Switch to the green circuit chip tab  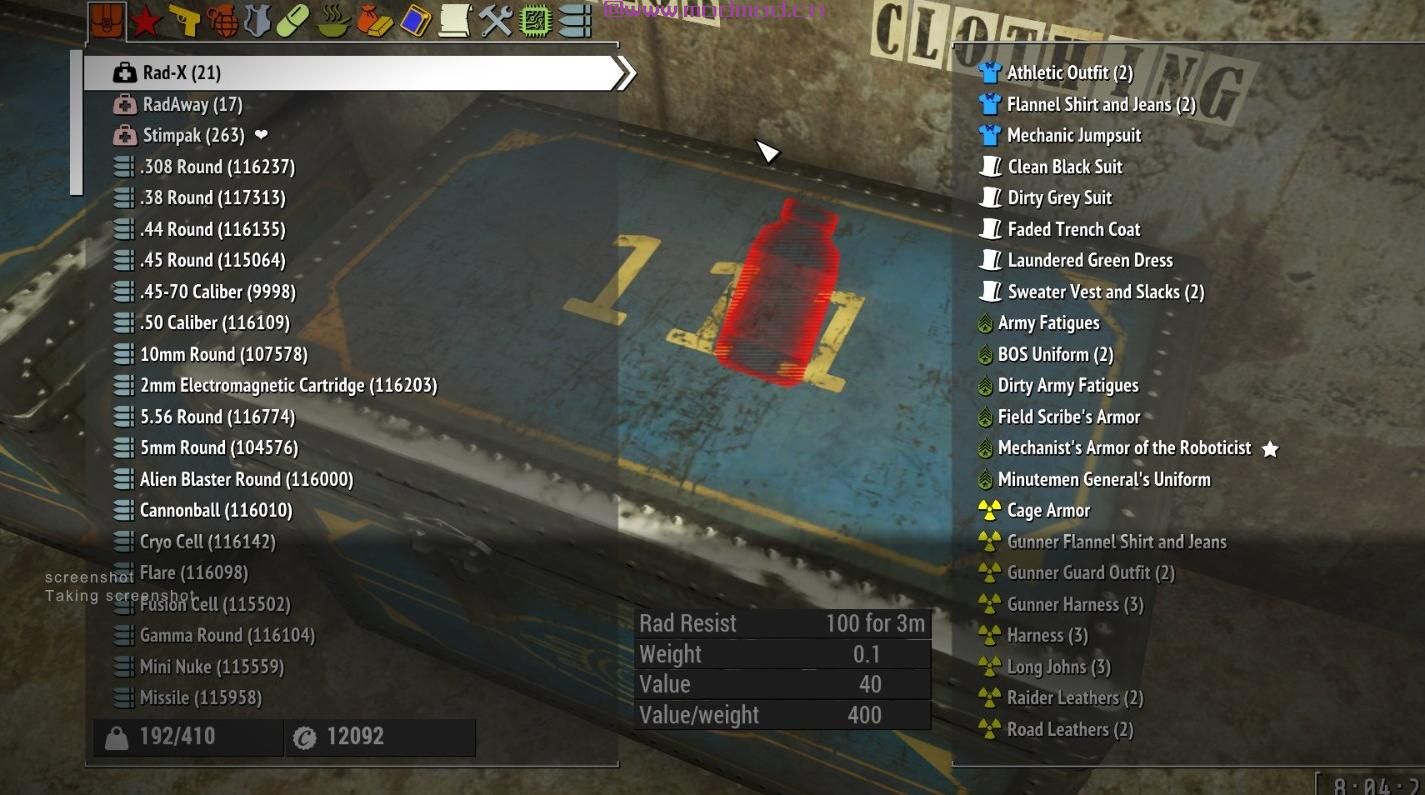click(x=536, y=21)
